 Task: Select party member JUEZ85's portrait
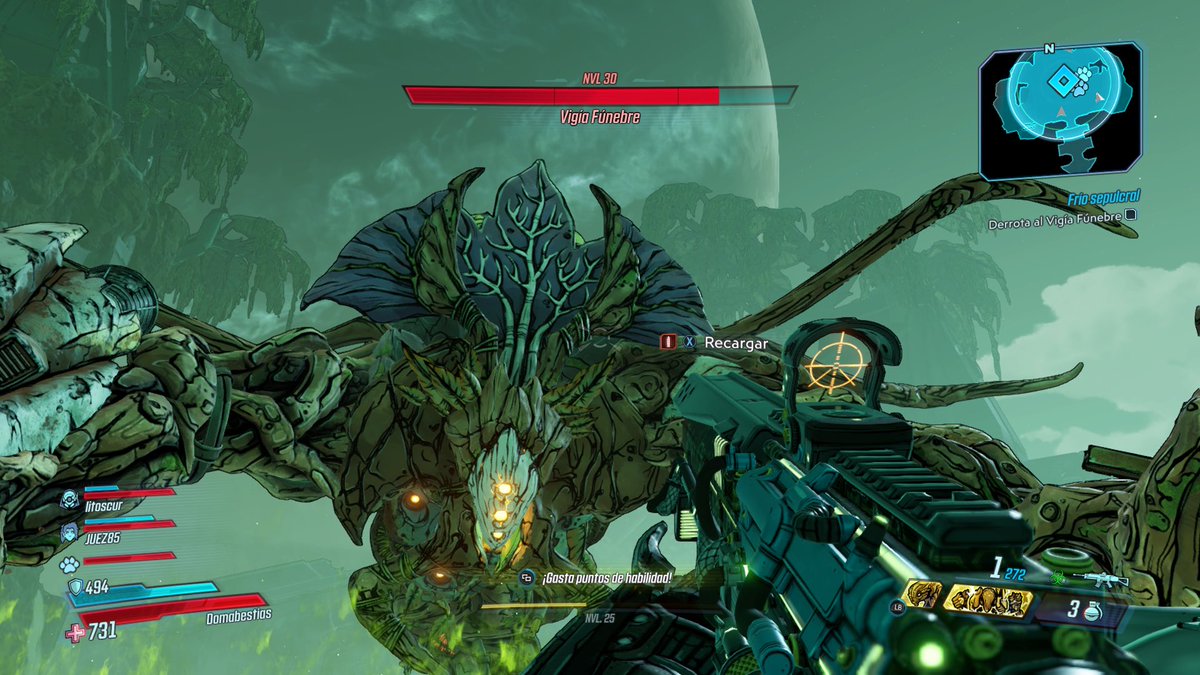click(x=69, y=531)
